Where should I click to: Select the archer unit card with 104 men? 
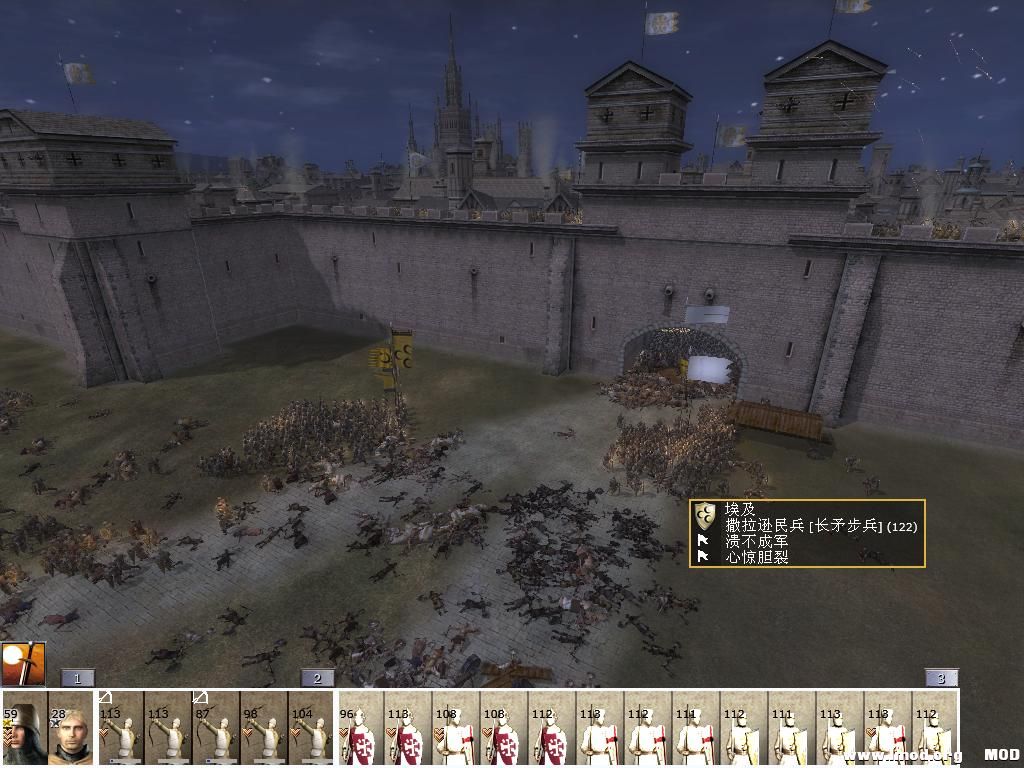[x=312, y=729]
